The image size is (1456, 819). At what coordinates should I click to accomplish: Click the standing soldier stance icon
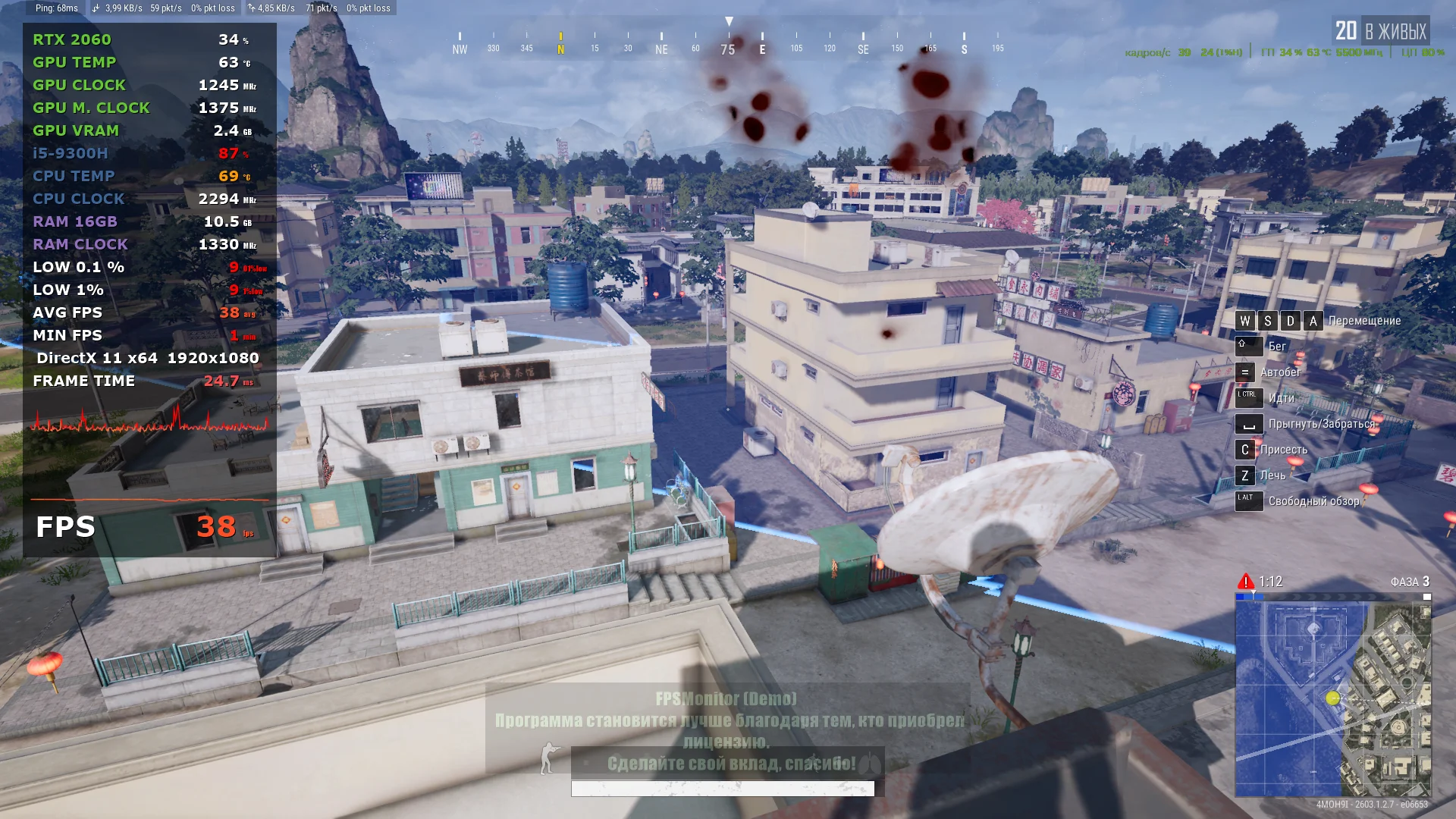tap(549, 758)
